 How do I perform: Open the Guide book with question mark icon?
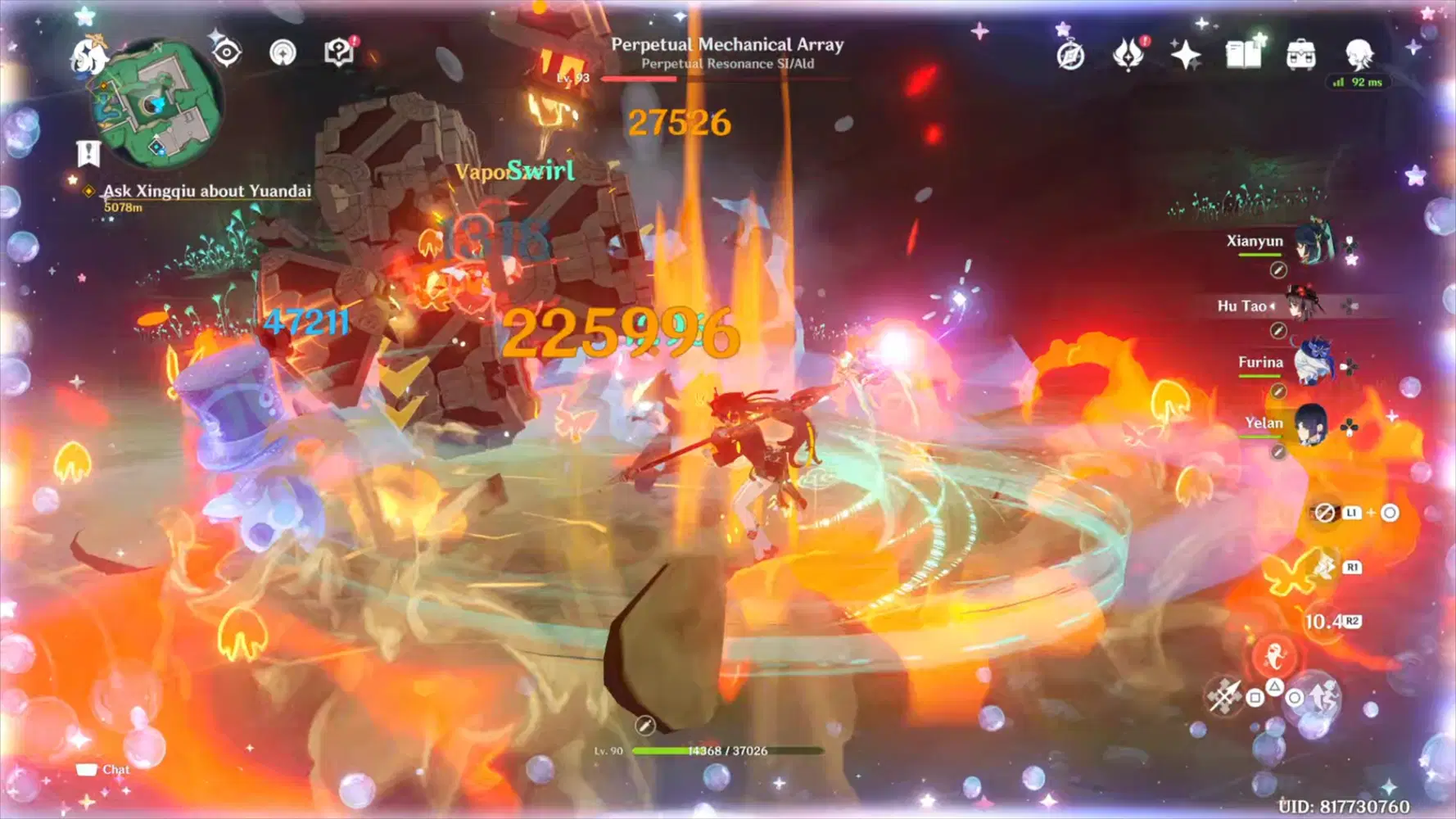click(x=338, y=51)
